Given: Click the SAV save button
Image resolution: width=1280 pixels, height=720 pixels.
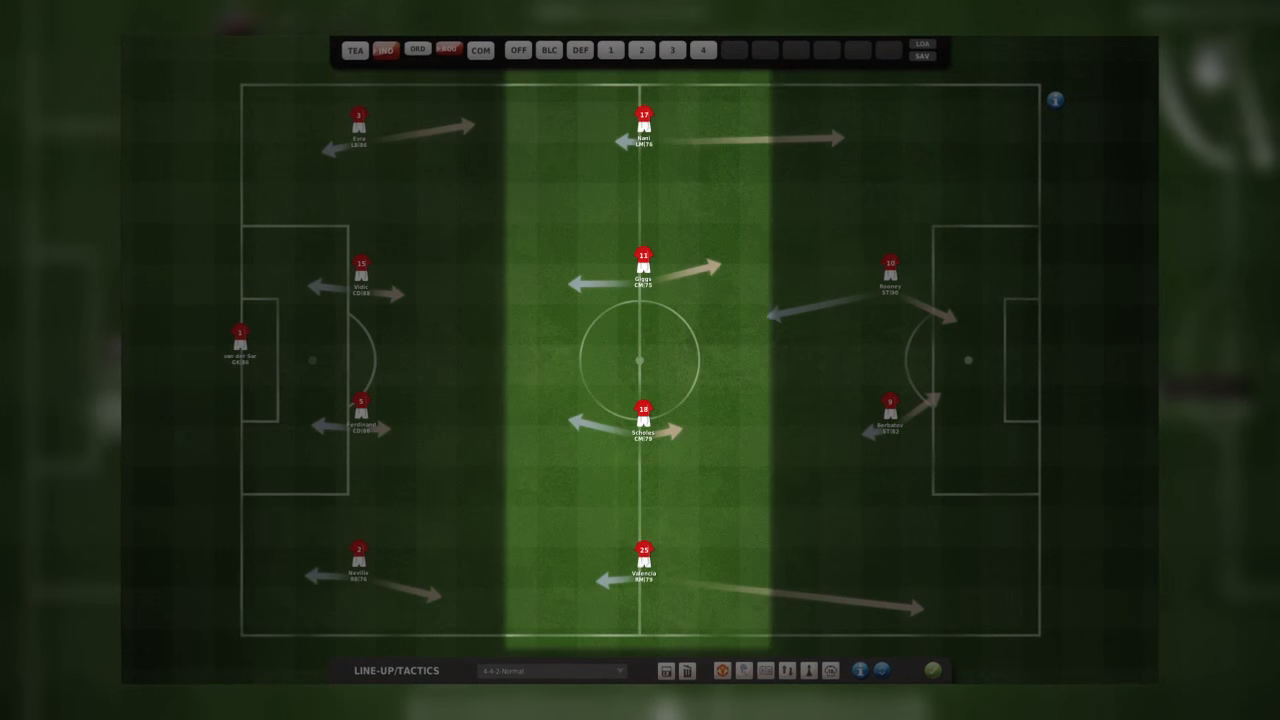Looking at the screenshot, I should point(921,56).
